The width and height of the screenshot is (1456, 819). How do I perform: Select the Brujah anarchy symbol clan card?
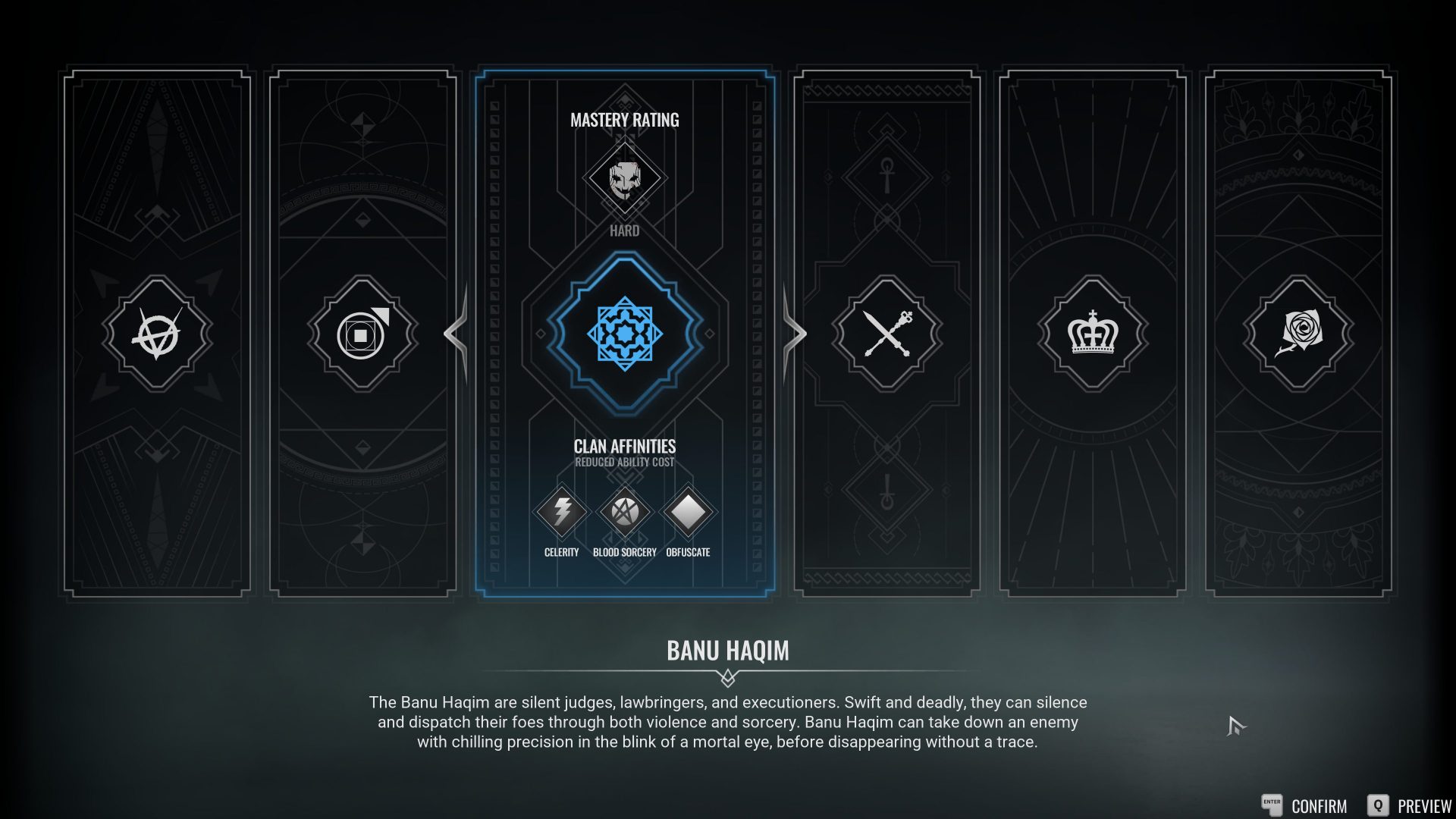[x=157, y=334]
